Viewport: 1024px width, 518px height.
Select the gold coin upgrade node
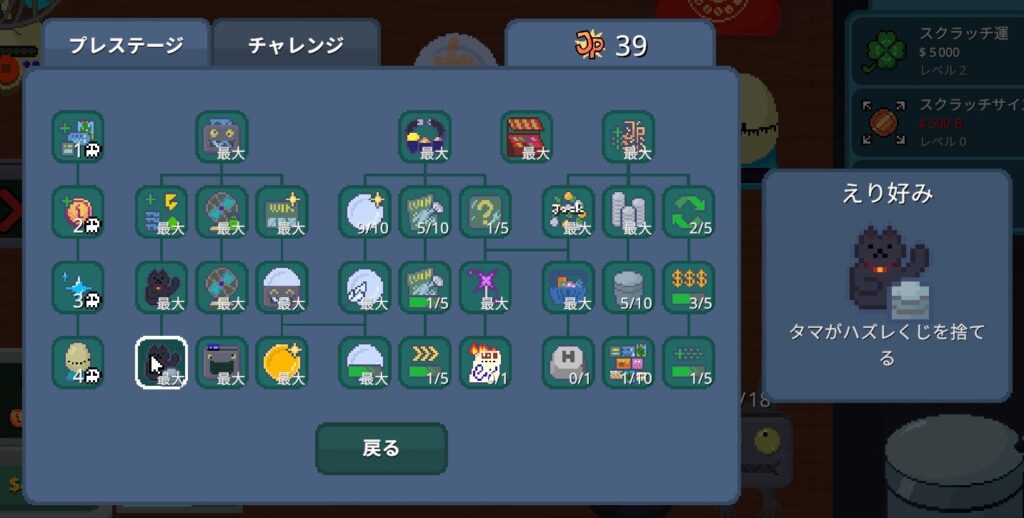[282, 361]
